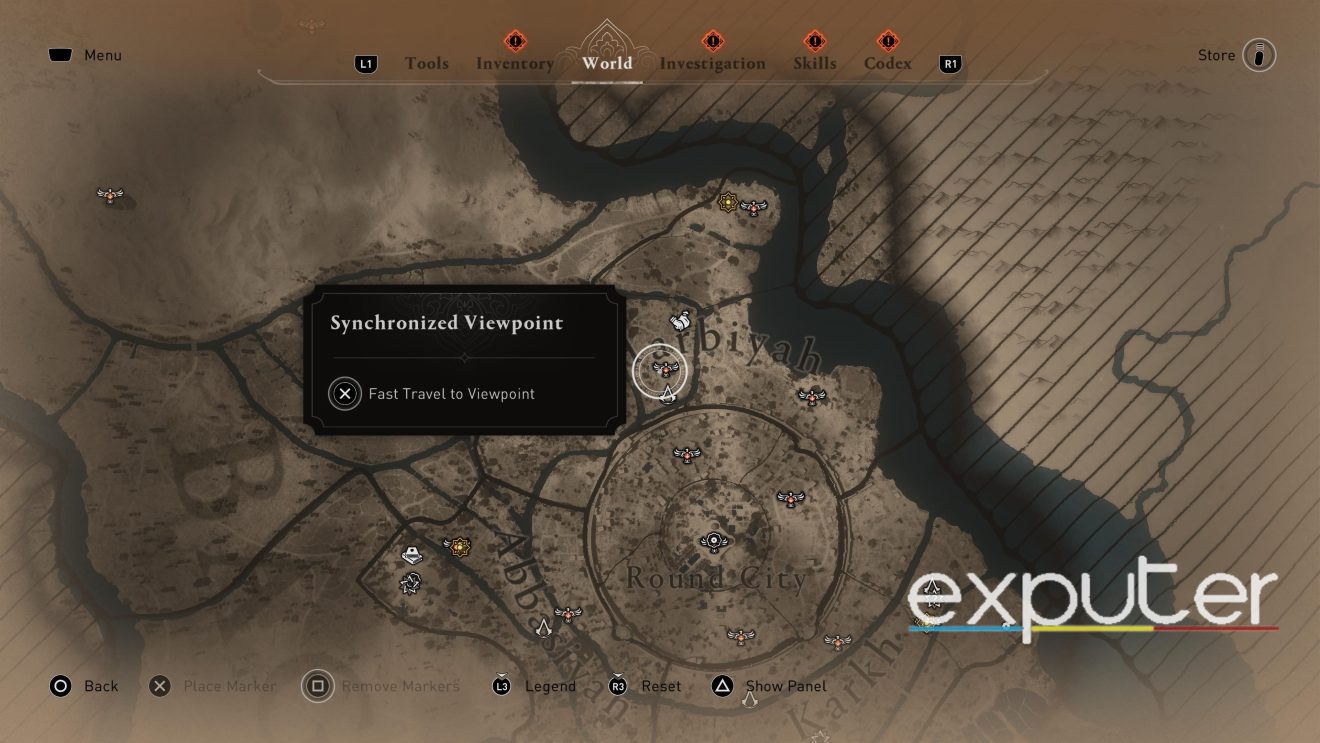
Task: Click the viewpoint eagle icon in the northwest desert
Action: pyautogui.click(x=109, y=195)
